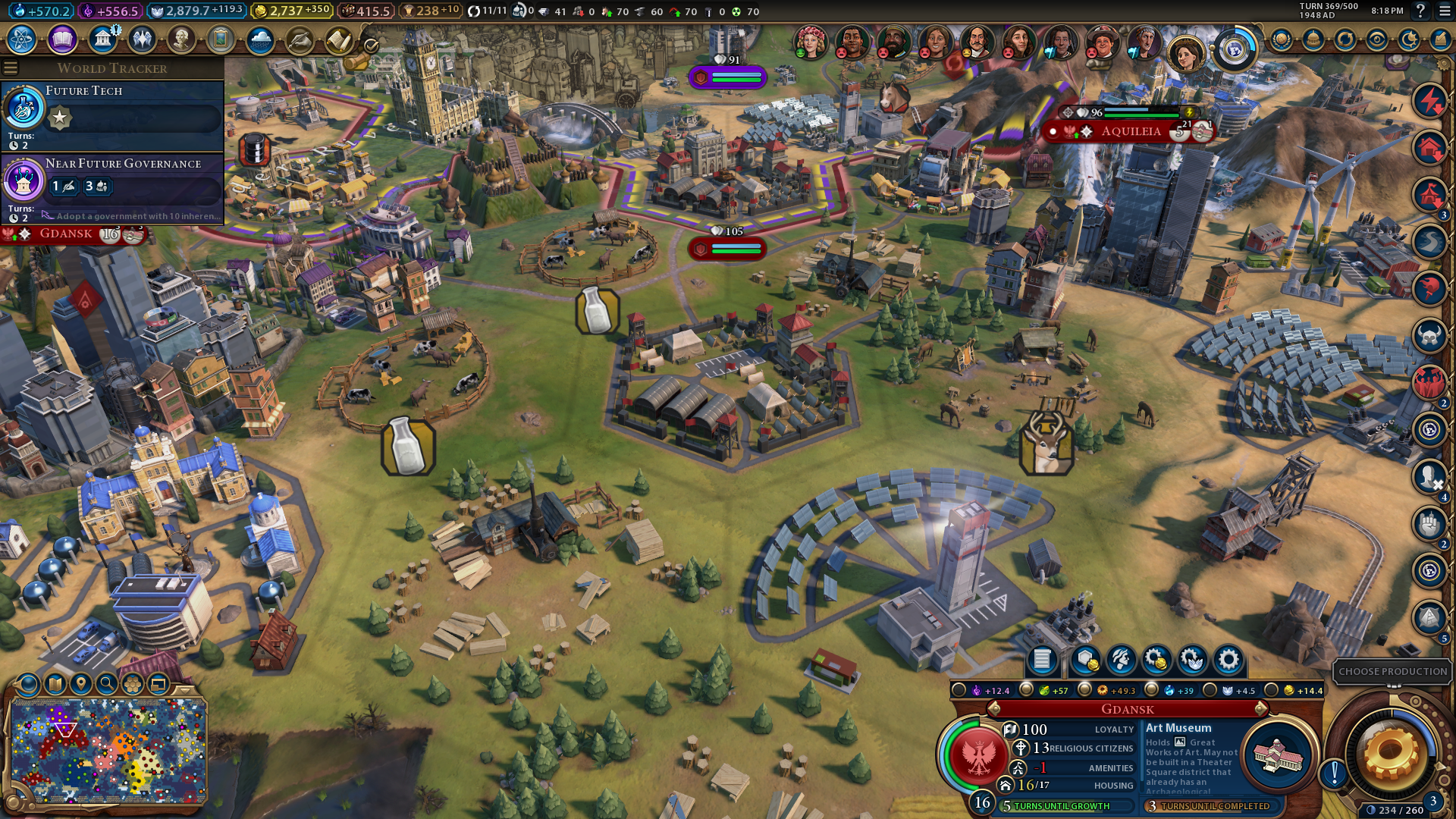Viewport: 1456px width, 819px height.
Task: View the government screen building icon
Action: click(x=102, y=39)
